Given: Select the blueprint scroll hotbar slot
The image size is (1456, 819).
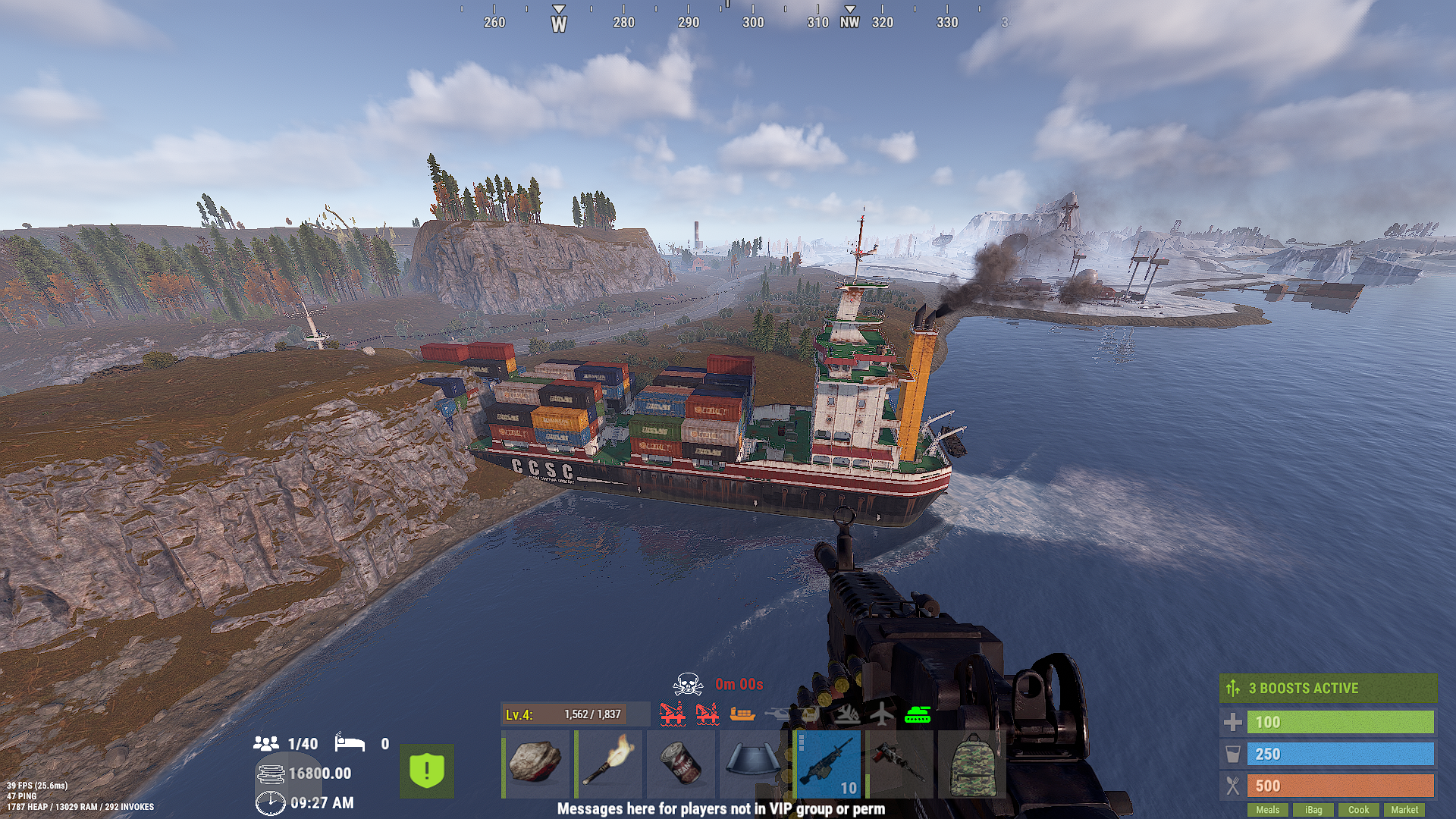Looking at the screenshot, I should pyautogui.click(x=754, y=764).
